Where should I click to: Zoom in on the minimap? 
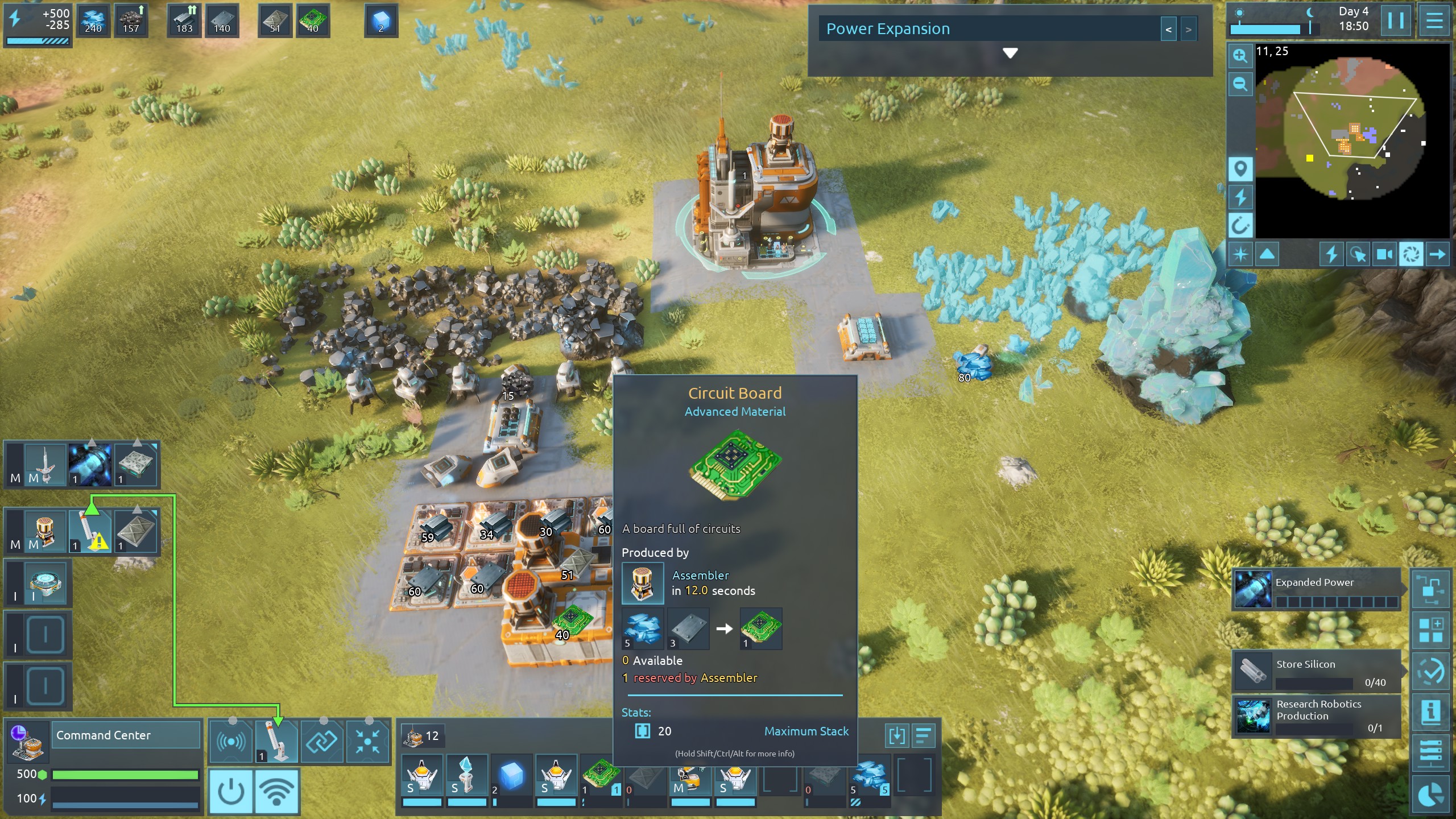pos(1240,56)
